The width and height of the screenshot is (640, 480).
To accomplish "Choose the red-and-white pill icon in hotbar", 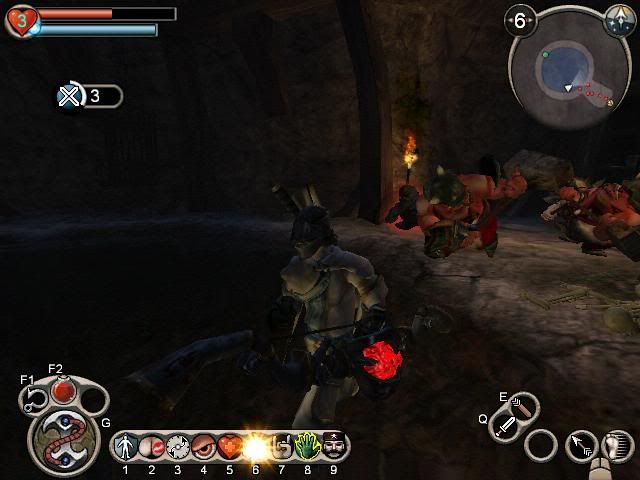I will (x=152, y=446).
